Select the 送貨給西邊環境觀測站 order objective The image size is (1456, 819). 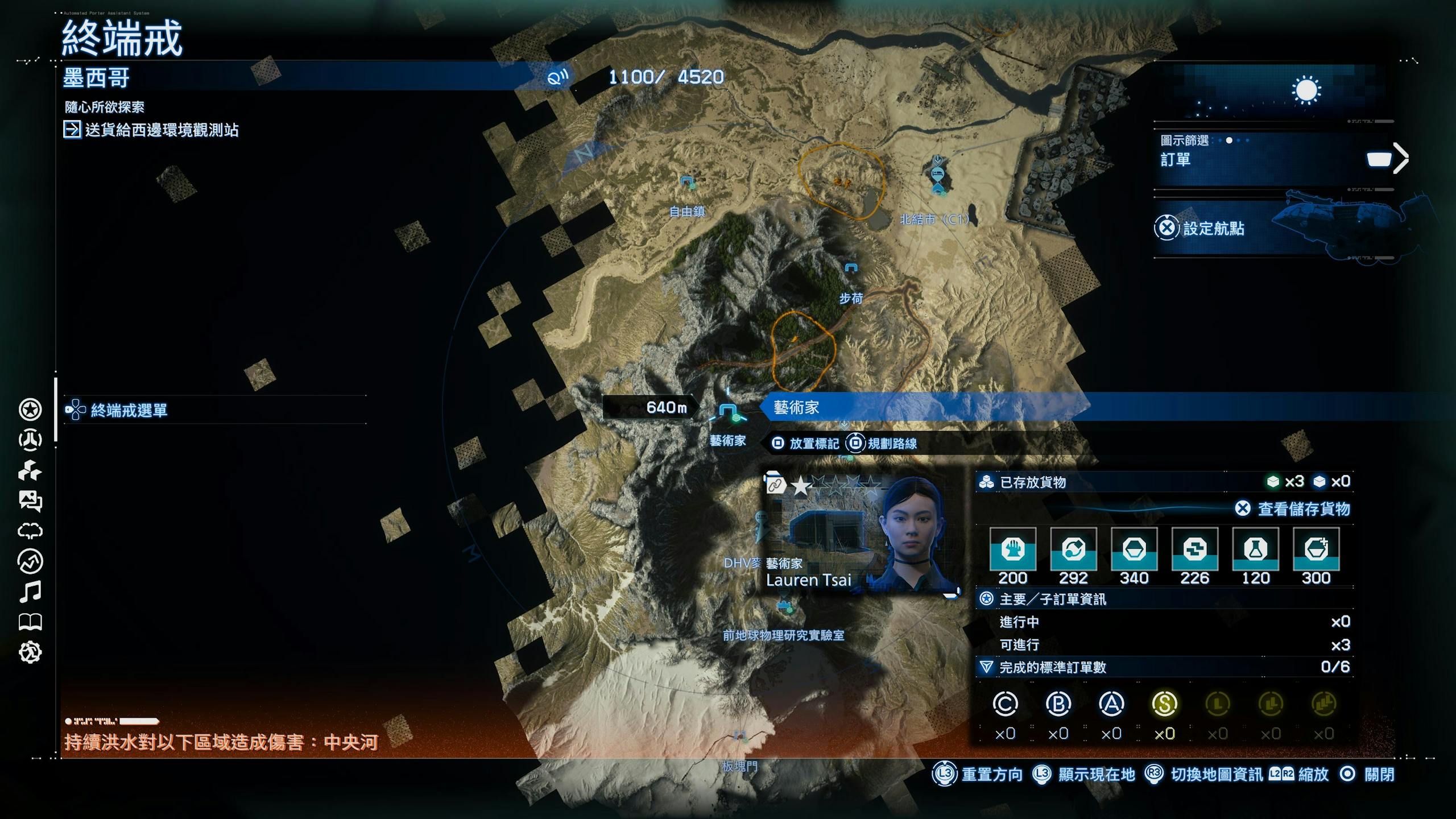tap(162, 130)
